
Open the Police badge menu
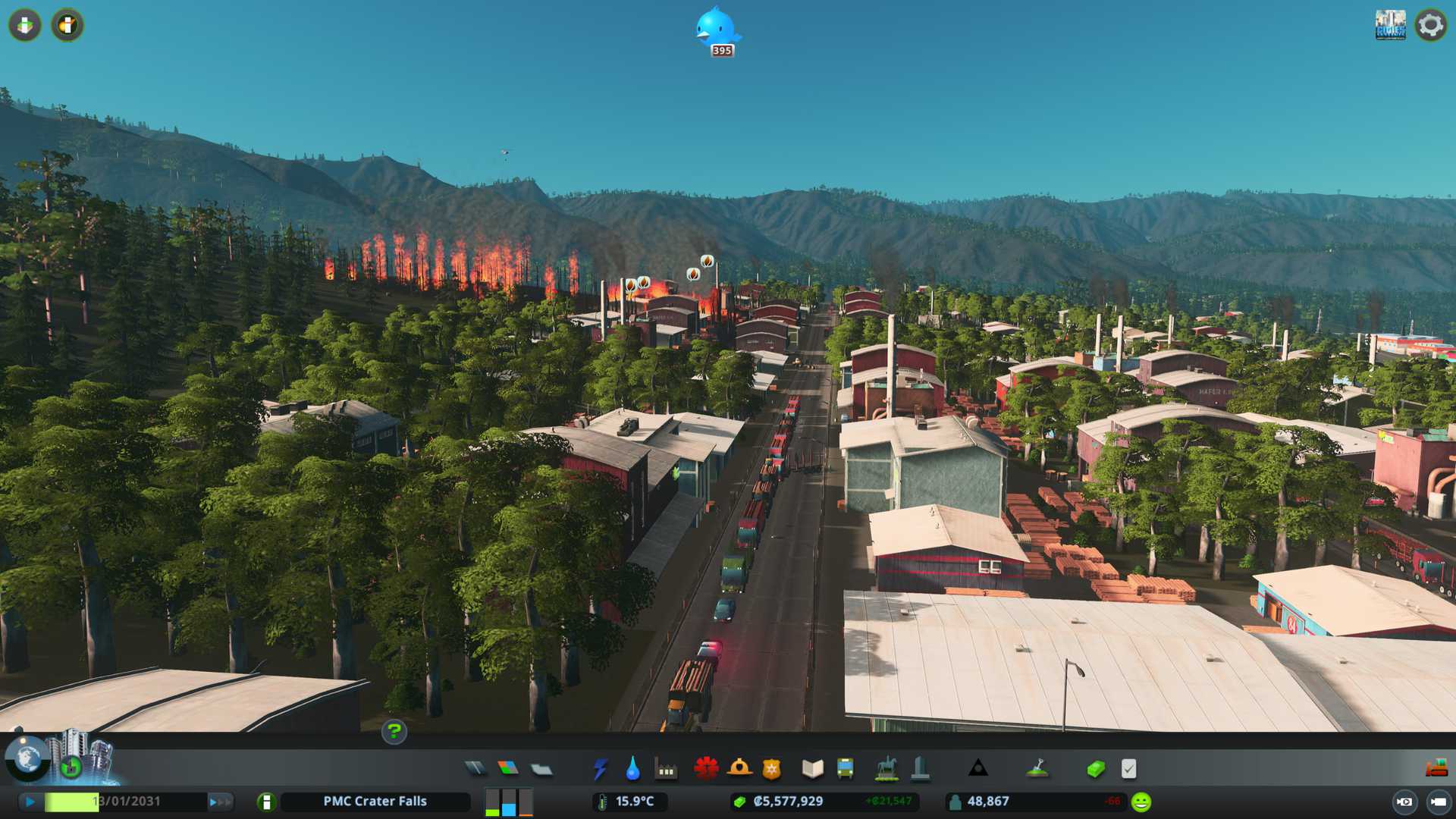click(771, 769)
